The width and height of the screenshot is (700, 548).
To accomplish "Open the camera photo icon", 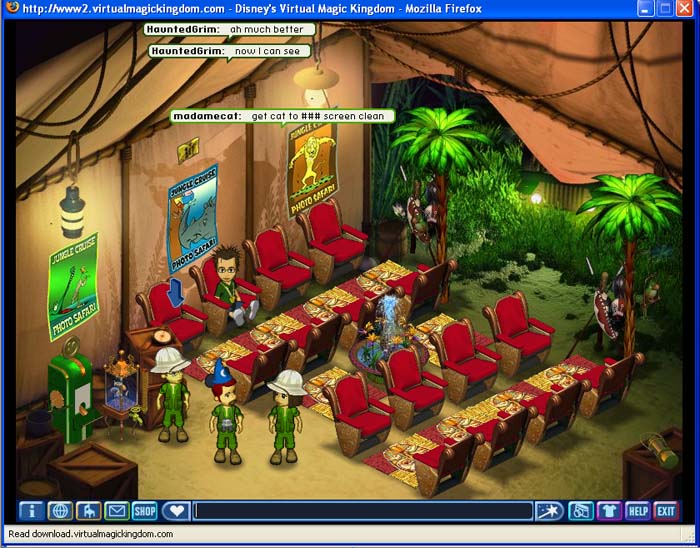I will point(581,511).
